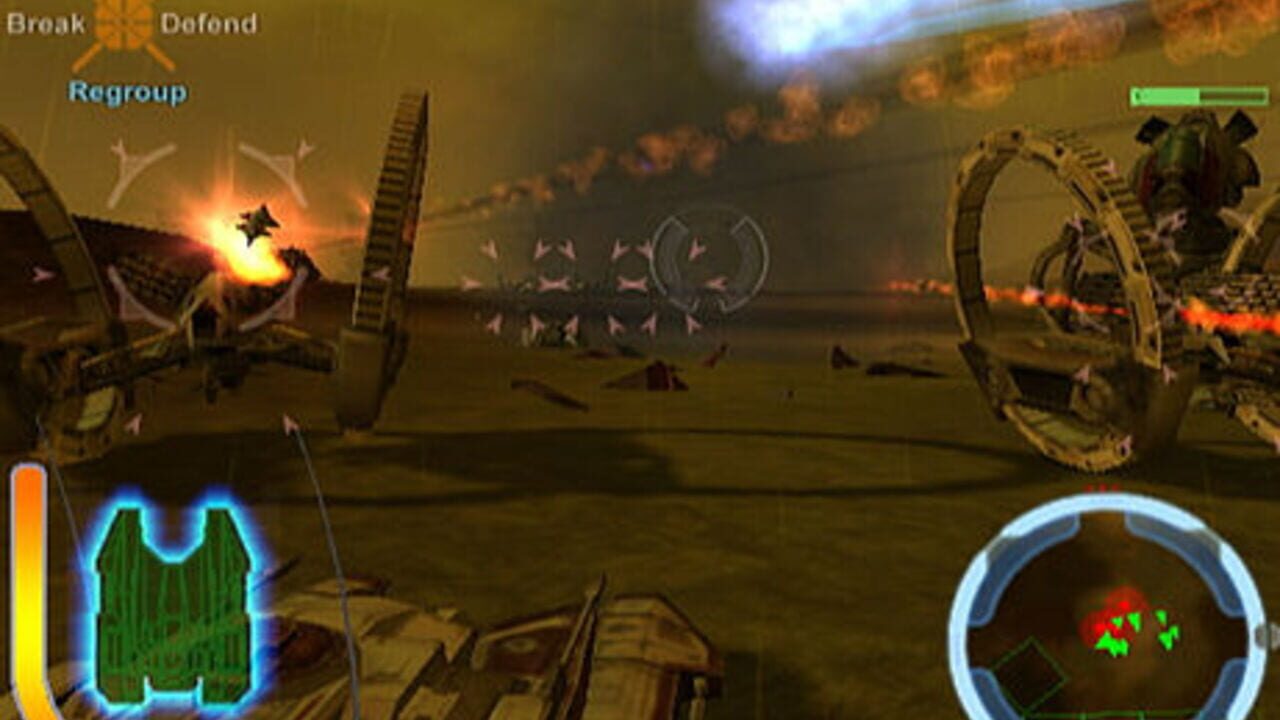Click the orange boost gauge on the left
1280x720 pixels.
pyautogui.click(x=30, y=590)
